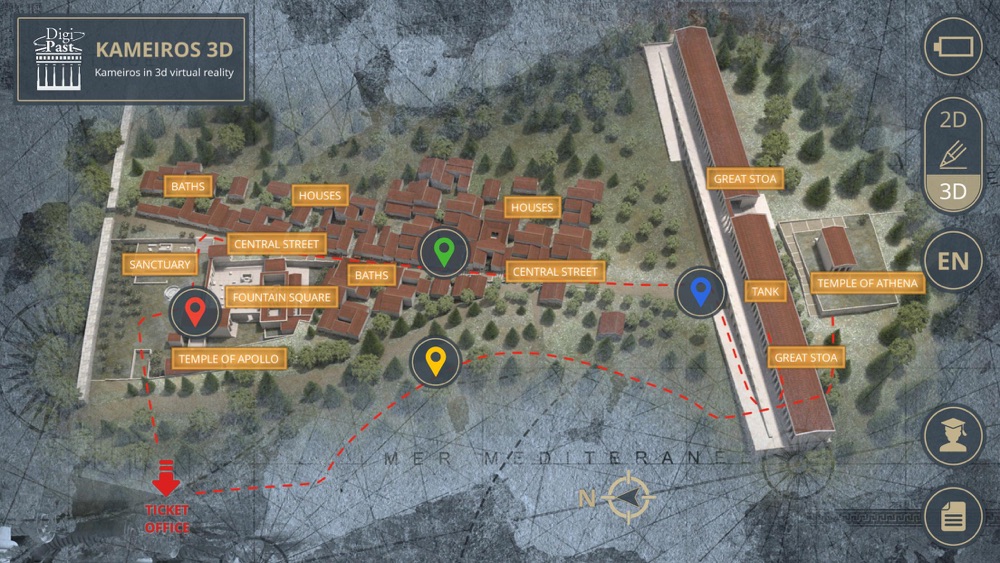Open the Fountain Square label

(280, 297)
